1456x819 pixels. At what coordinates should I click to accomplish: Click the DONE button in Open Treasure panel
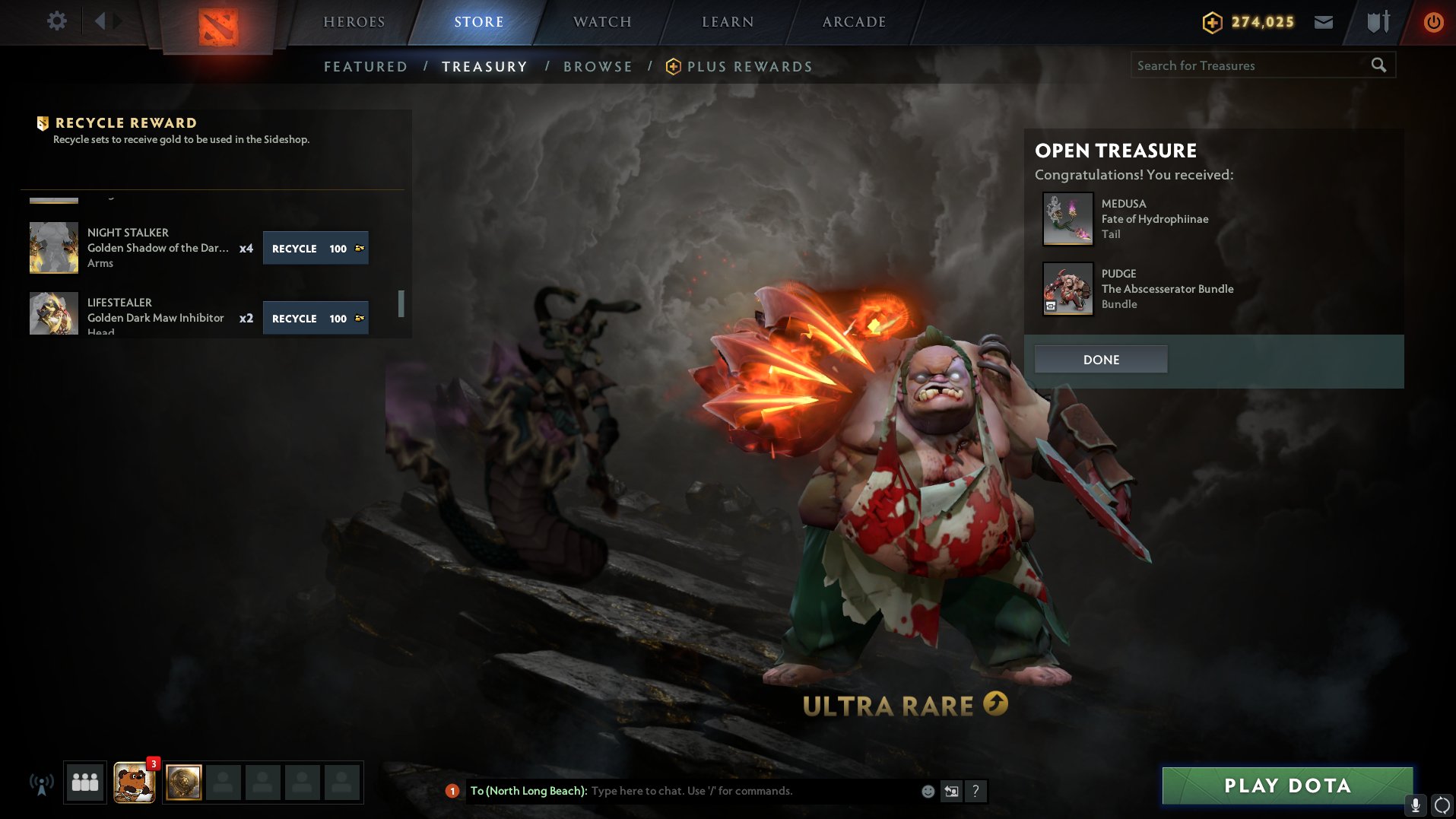pyautogui.click(x=1100, y=359)
